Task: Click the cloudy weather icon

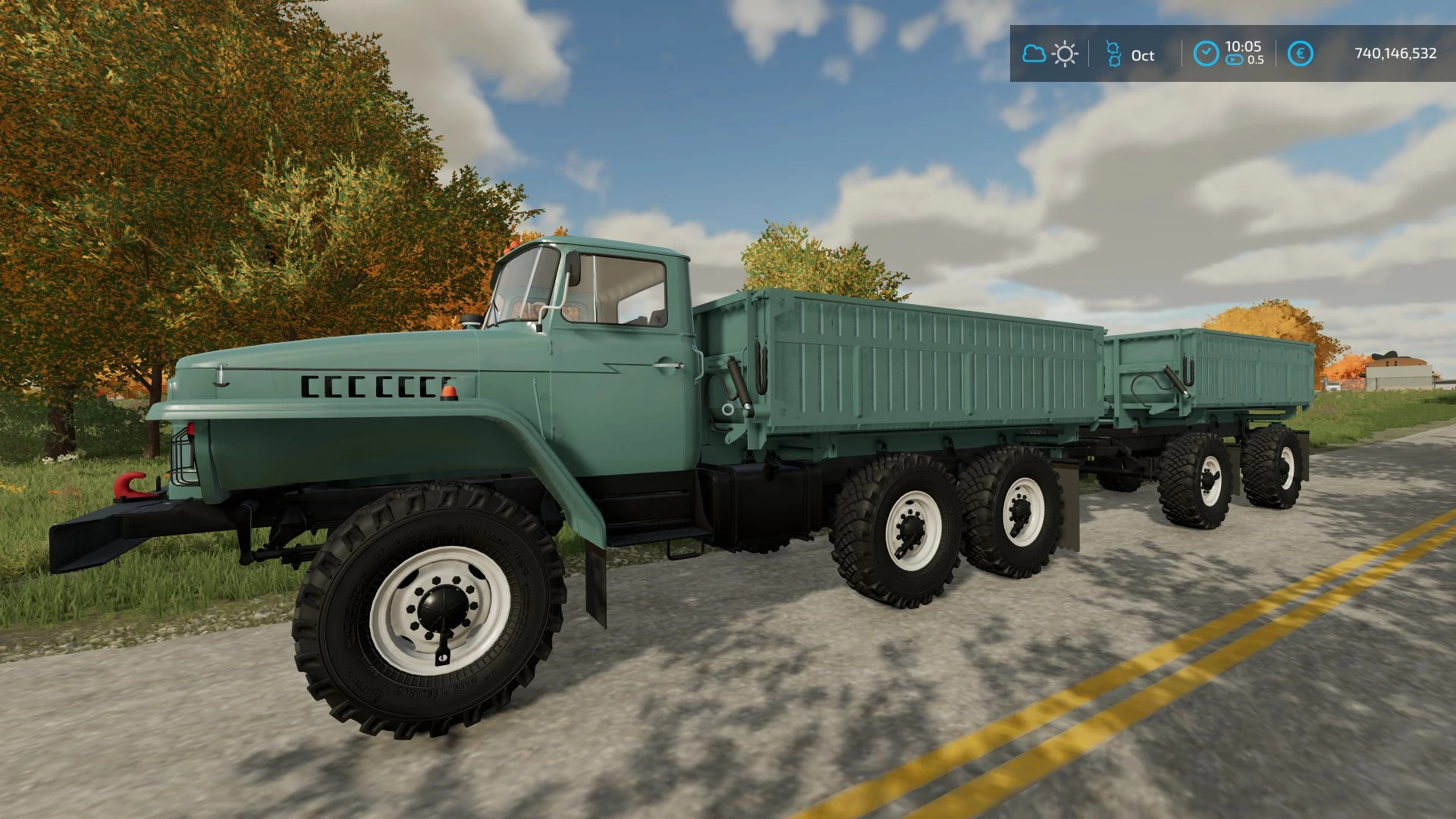Action: (x=1035, y=53)
